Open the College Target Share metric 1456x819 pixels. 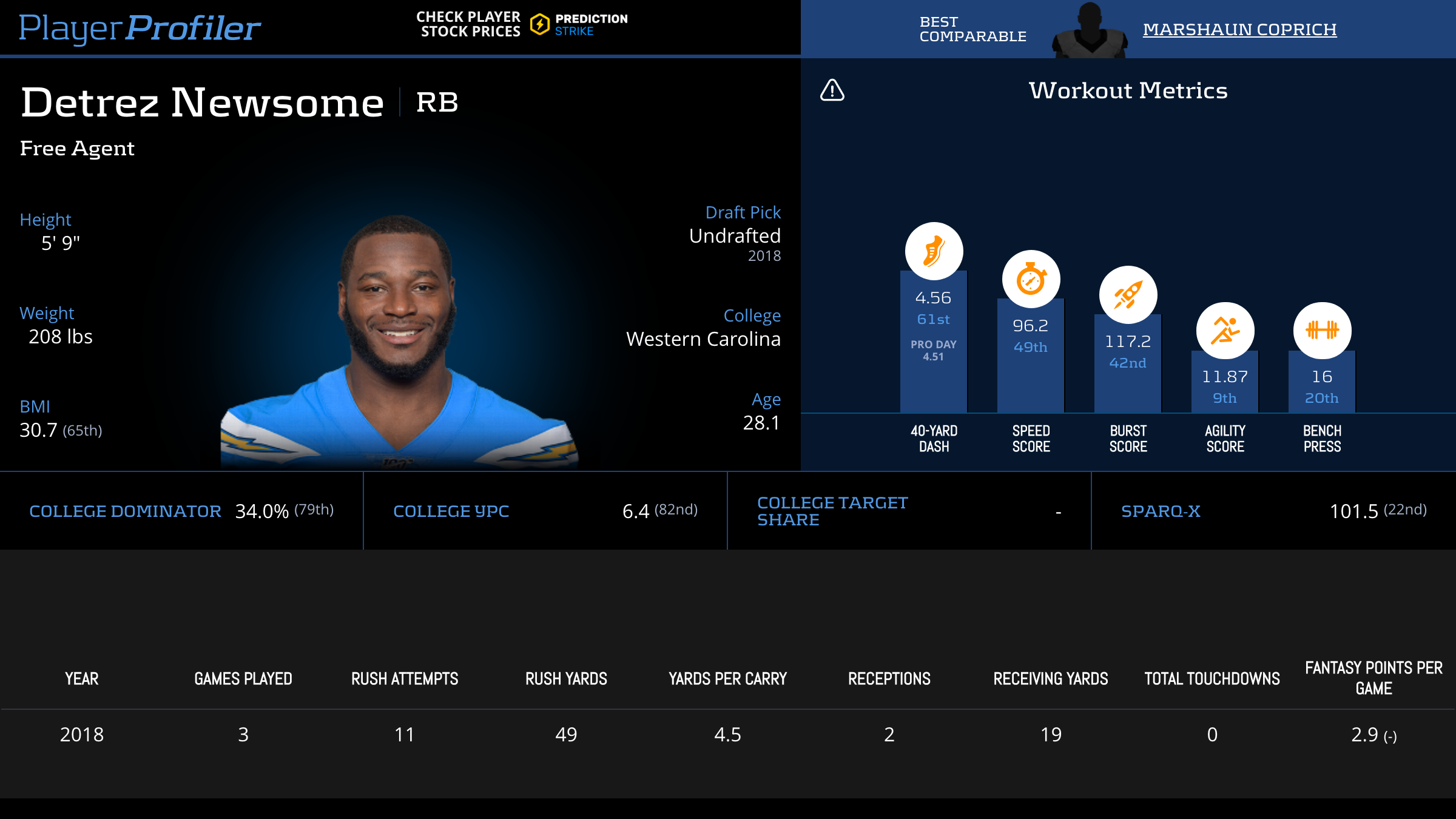pyautogui.click(x=832, y=511)
